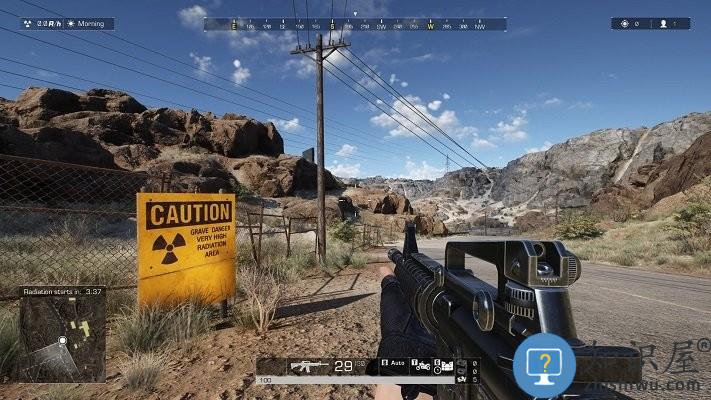Click the compass heading bar
Screen dimensions: 711x400
coord(355,24)
